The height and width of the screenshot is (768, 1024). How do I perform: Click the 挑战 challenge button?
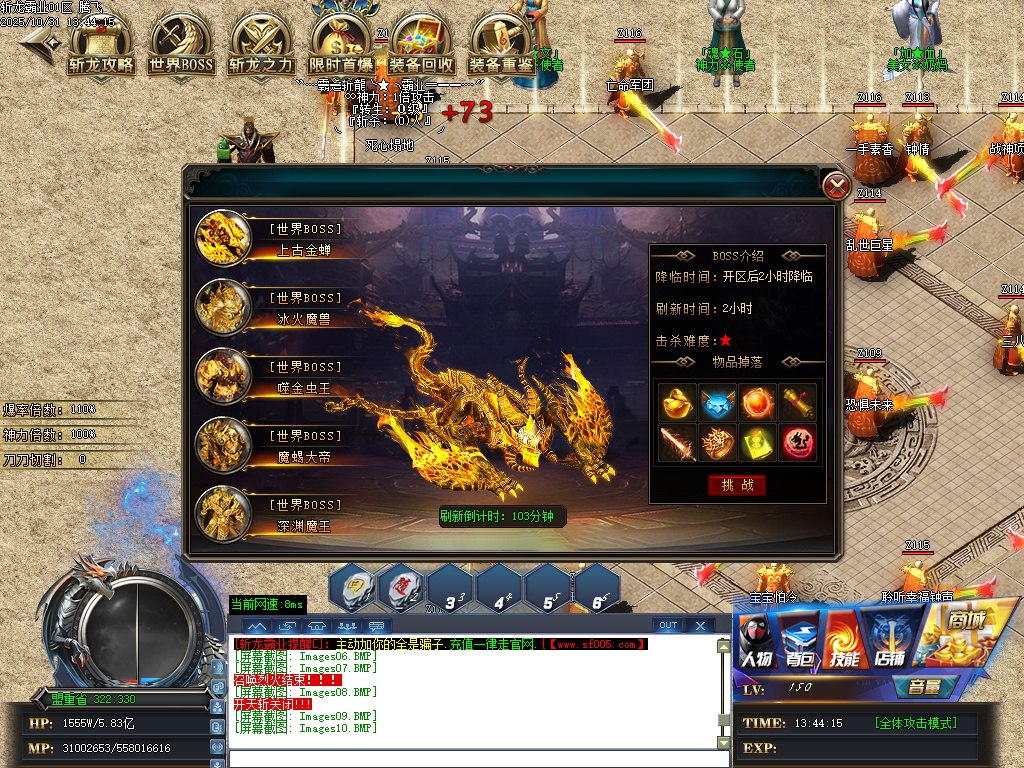(737, 485)
